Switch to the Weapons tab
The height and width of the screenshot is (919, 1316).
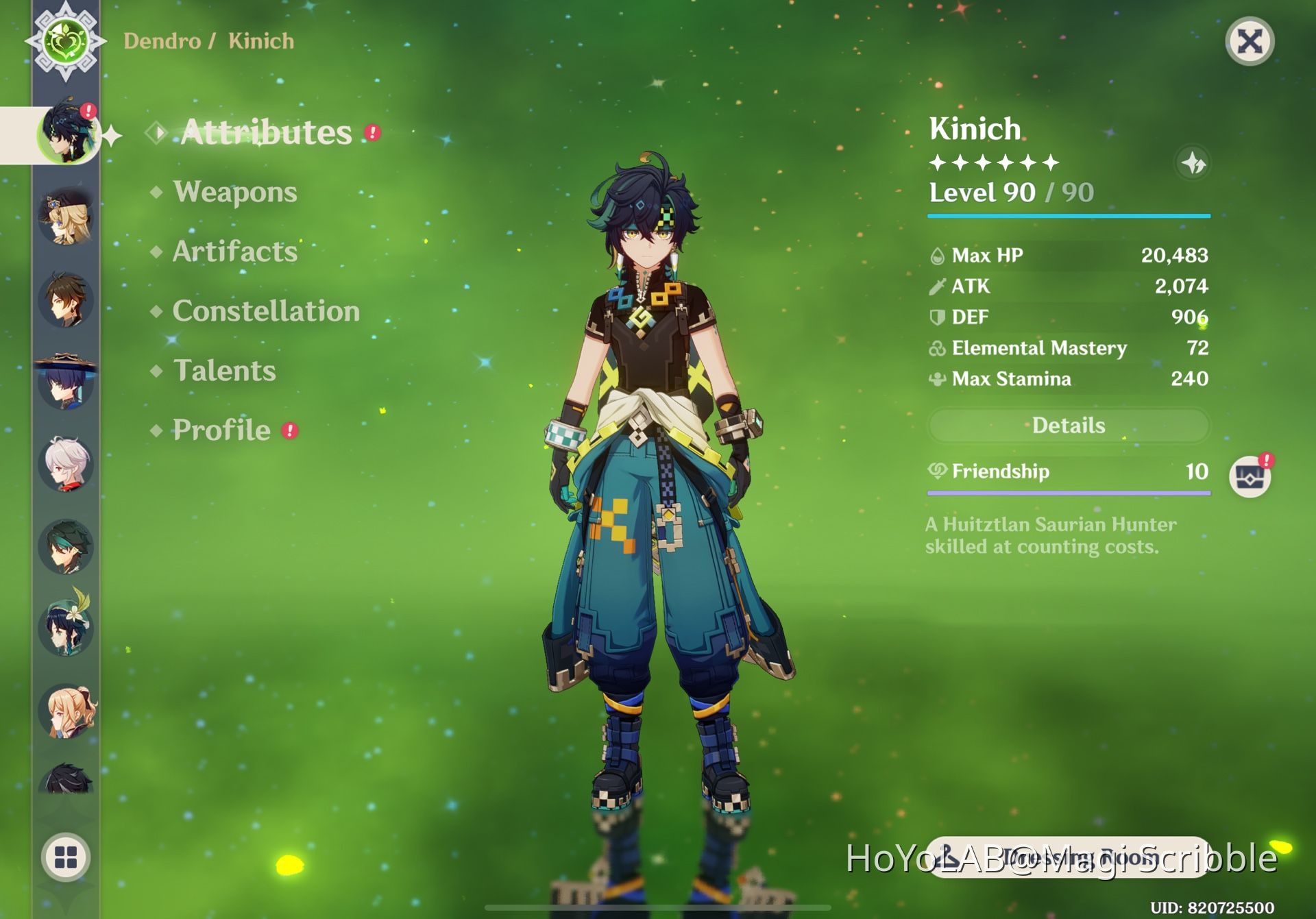point(234,193)
